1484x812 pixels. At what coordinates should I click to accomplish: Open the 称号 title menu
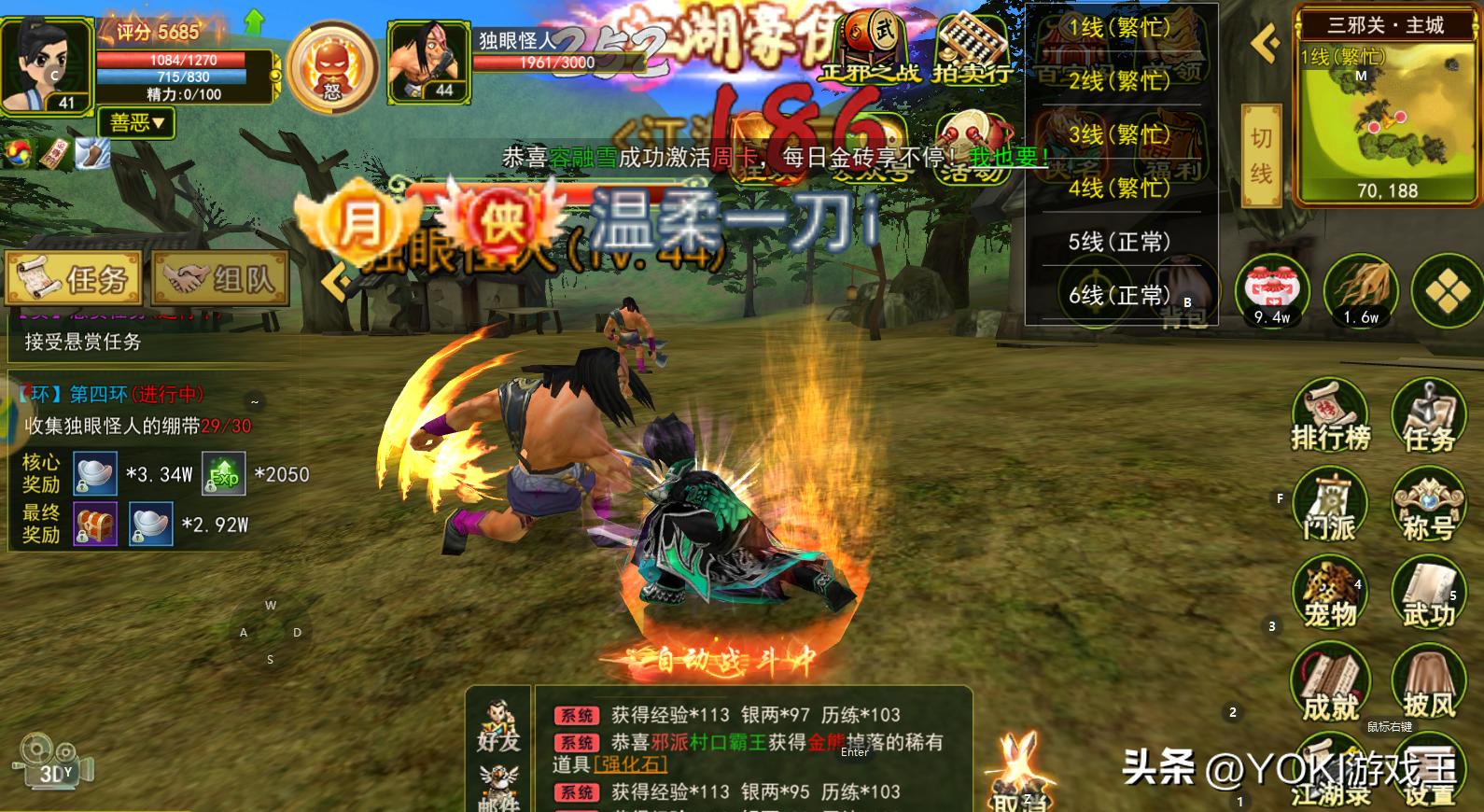pyautogui.click(x=1428, y=508)
